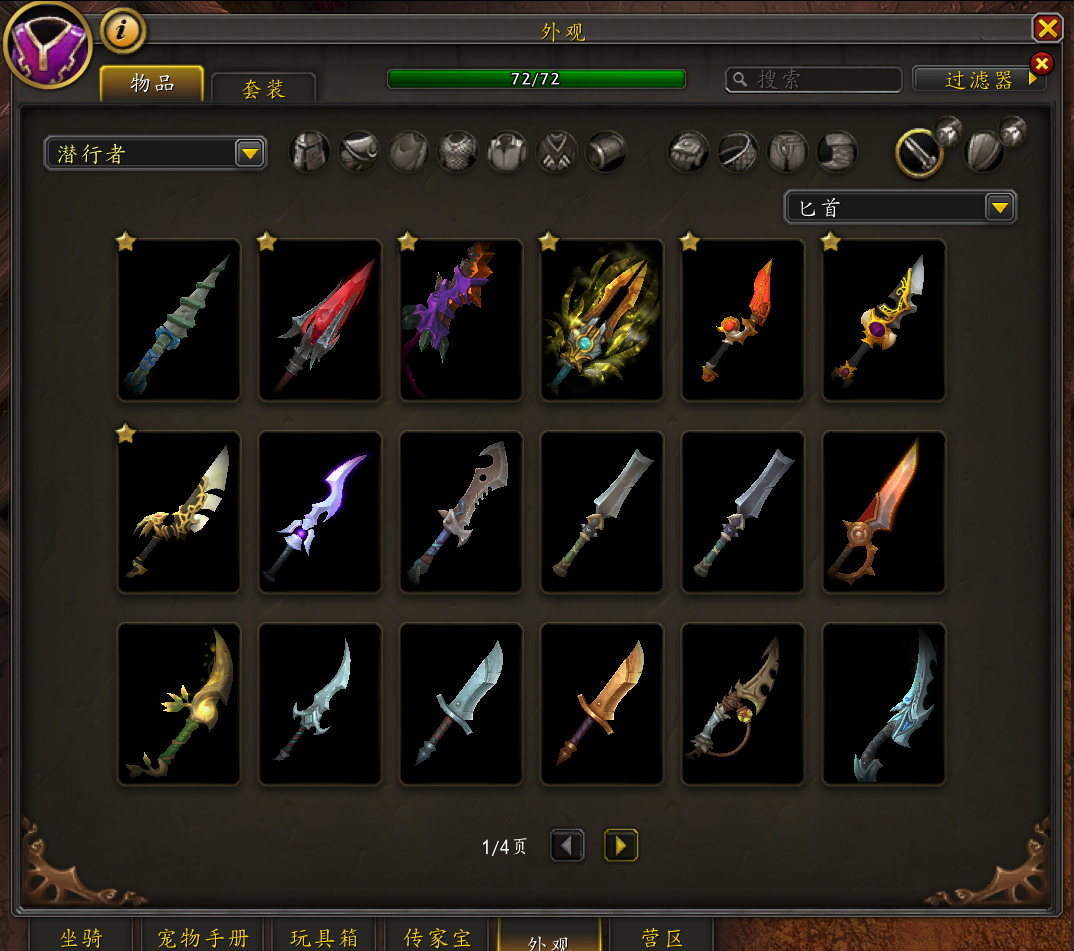Select the 物品 items tab
The image size is (1074, 951).
[152, 84]
